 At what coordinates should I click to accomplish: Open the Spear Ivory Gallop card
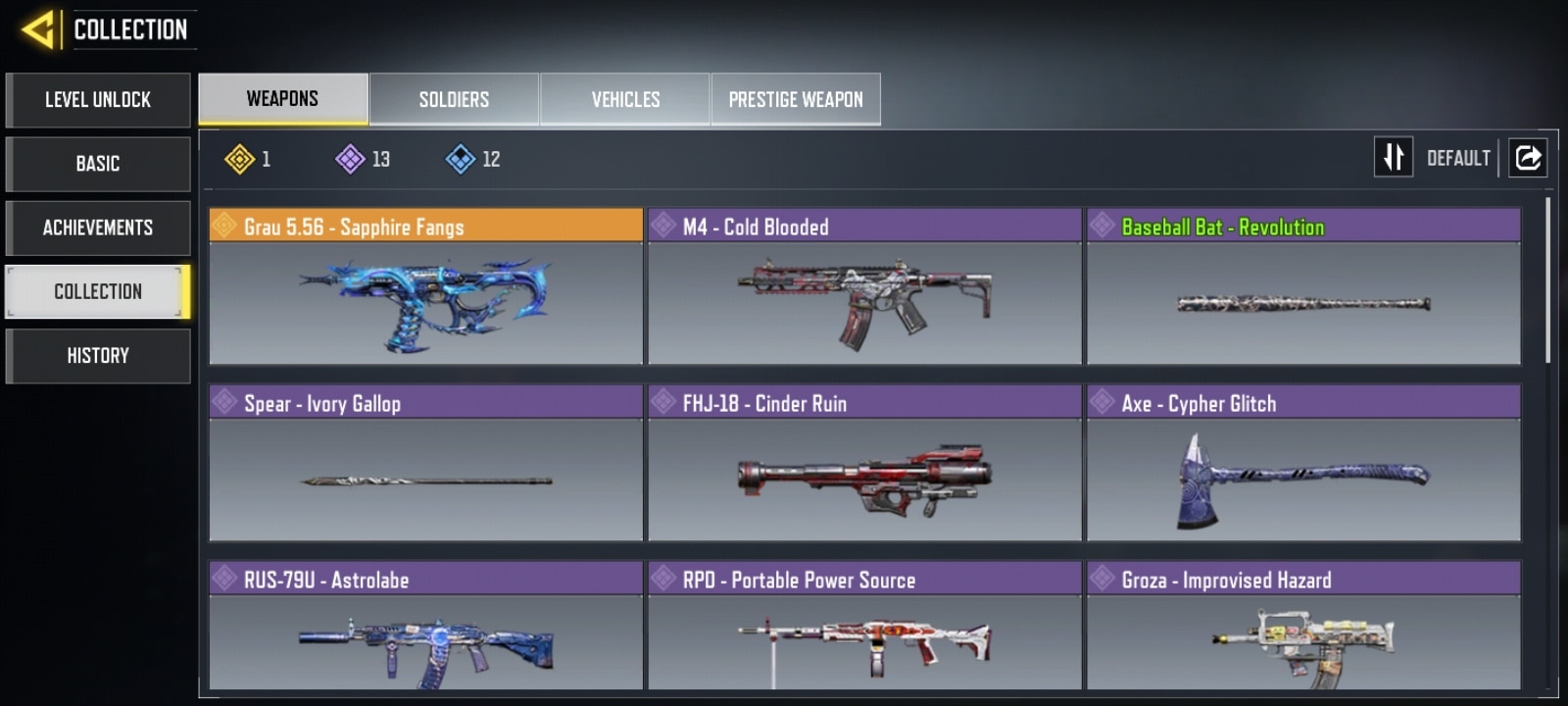tap(426, 463)
